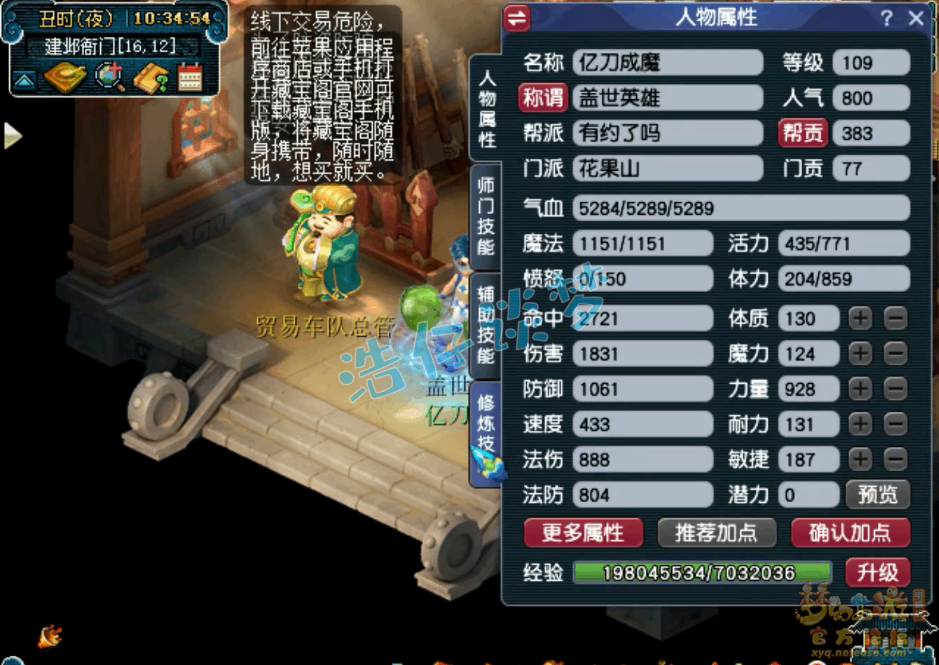Open the 称谓 title button
The height and width of the screenshot is (665, 939).
543,98
